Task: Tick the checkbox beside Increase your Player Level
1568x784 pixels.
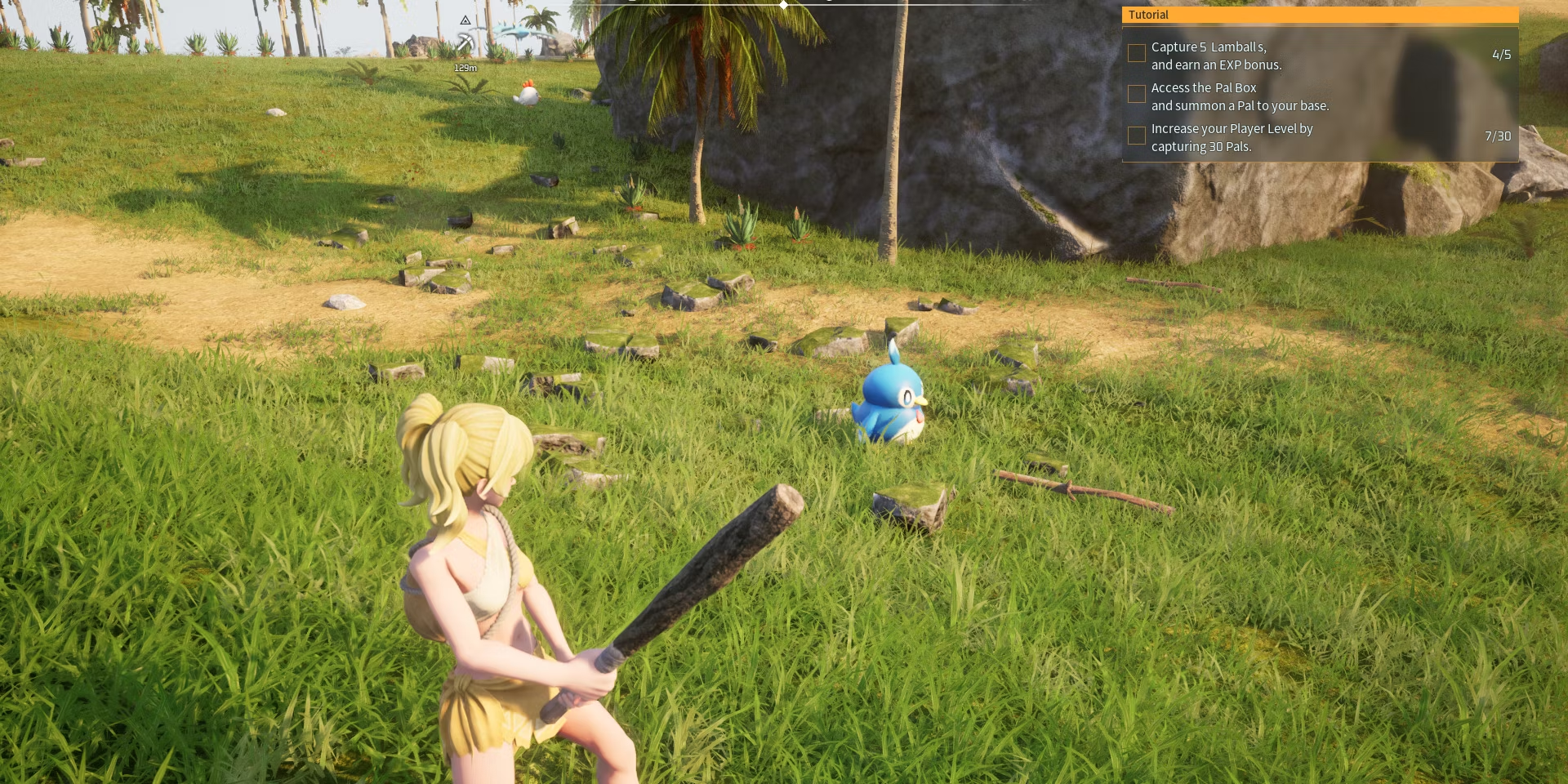Action: pos(1136,136)
